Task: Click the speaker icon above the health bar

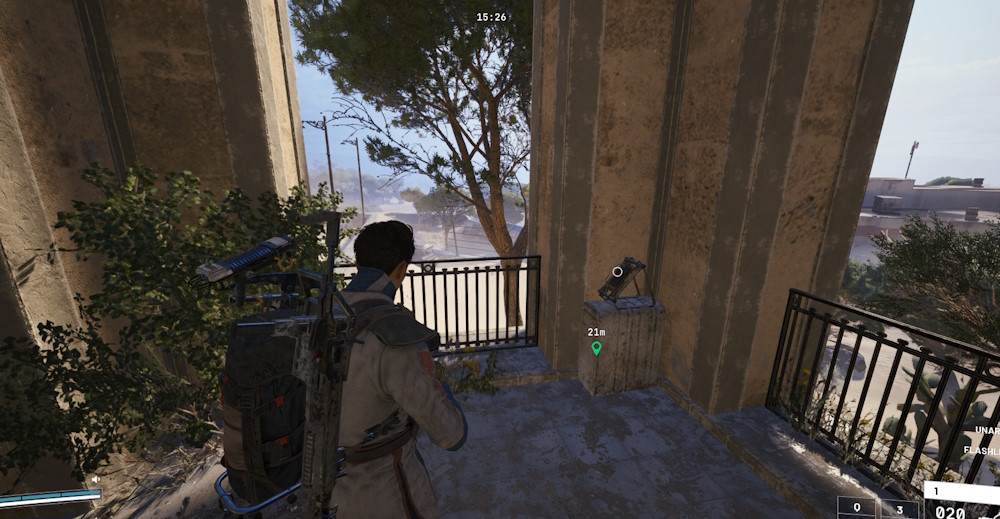Action: (x=95, y=480)
